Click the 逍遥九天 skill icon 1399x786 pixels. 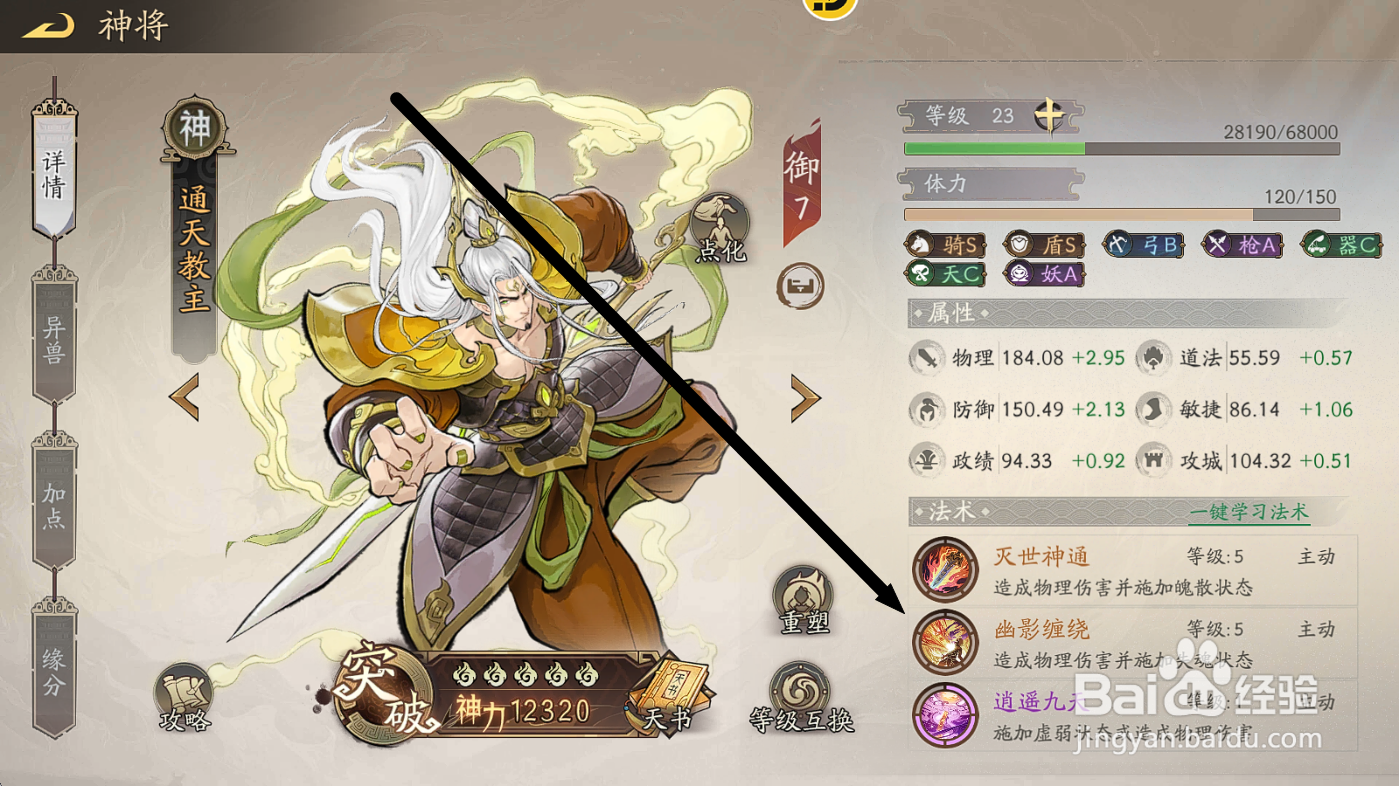[x=945, y=712]
